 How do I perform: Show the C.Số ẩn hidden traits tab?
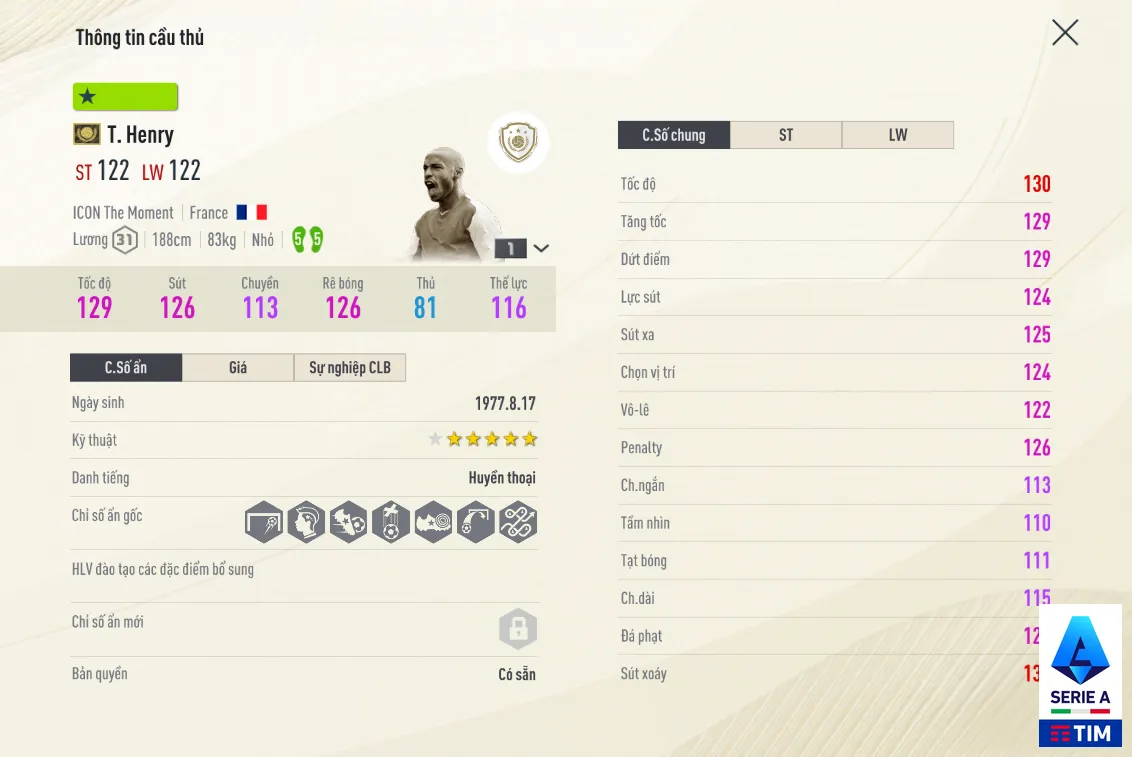click(x=126, y=368)
